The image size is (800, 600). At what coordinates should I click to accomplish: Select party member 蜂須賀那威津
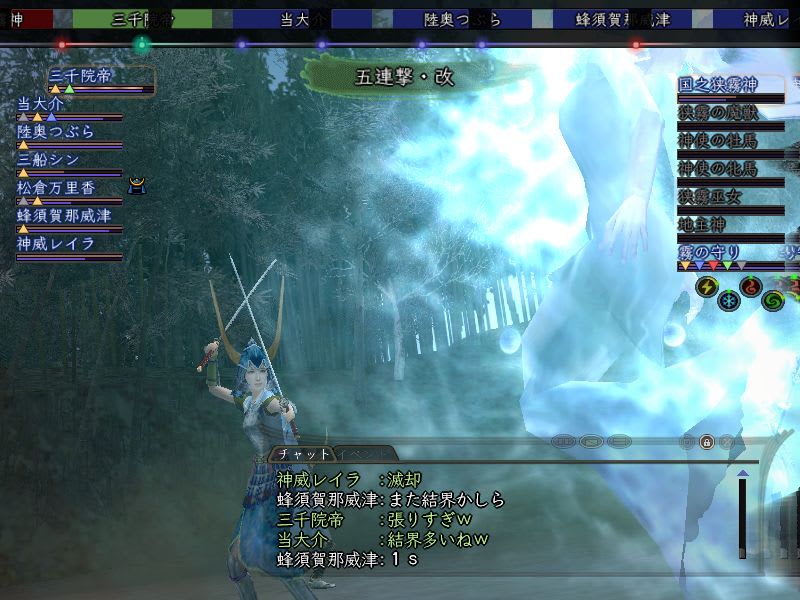pyautogui.click(x=64, y=215)
